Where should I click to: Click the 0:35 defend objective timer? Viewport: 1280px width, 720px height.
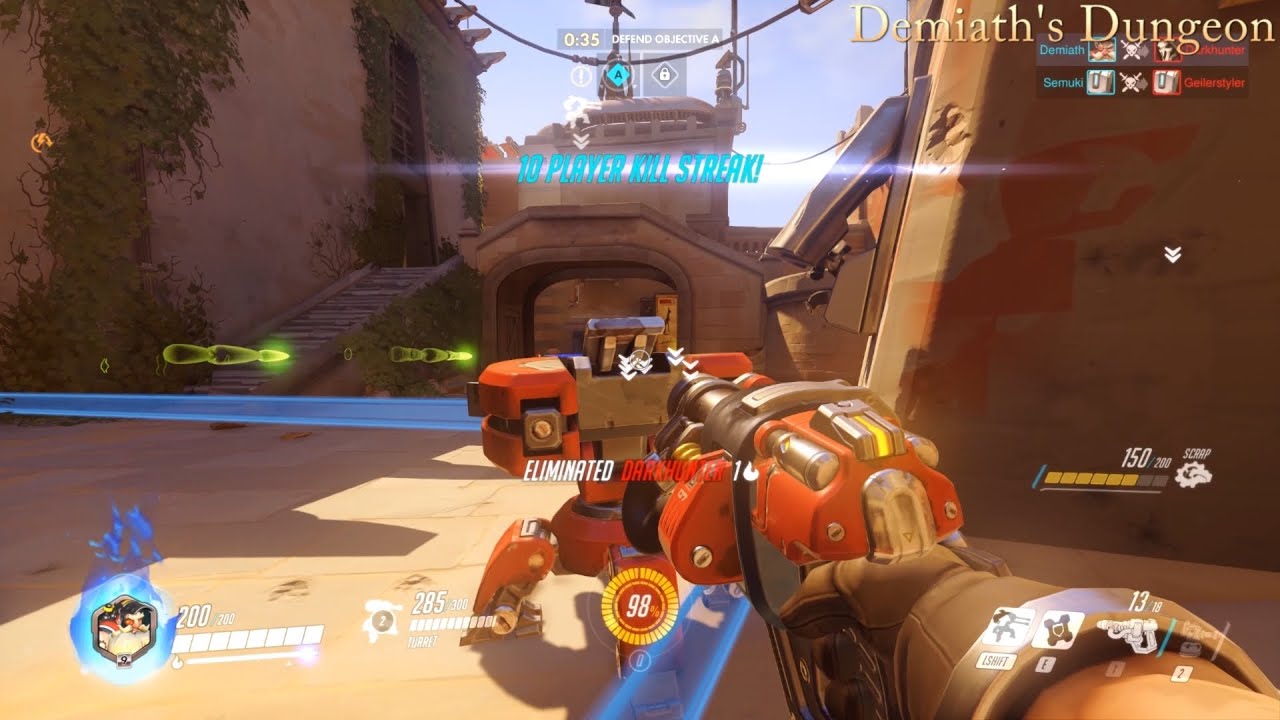(582, 39)
